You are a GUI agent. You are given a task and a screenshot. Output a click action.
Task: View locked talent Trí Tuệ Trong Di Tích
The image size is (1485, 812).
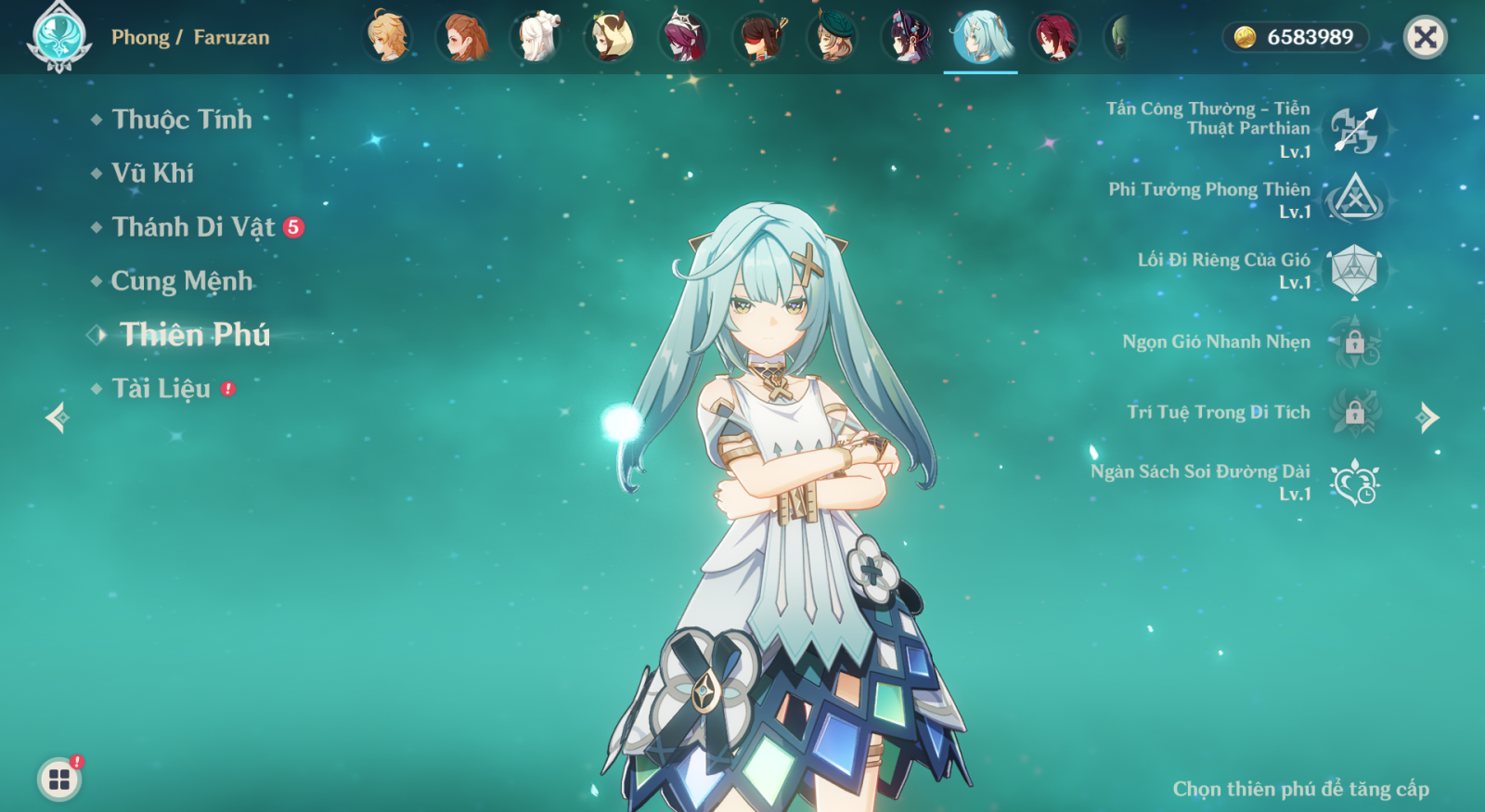pyautogui.click(x=1354, y=412)
